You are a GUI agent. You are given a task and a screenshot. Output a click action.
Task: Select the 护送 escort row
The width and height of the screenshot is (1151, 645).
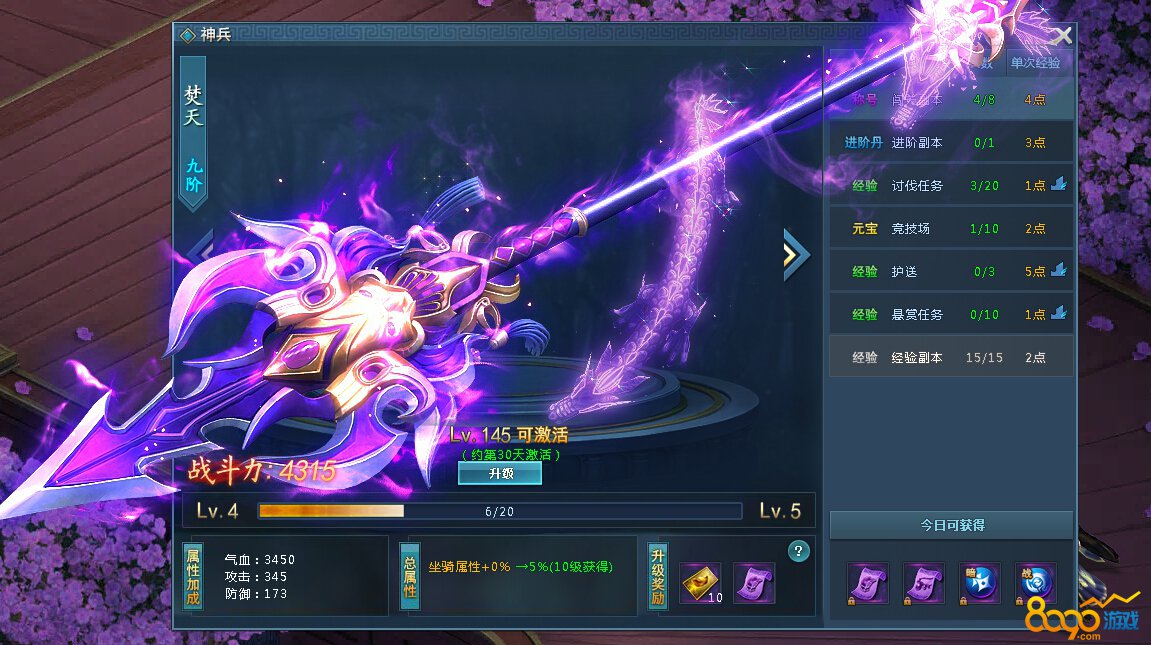tap(950, 272)
